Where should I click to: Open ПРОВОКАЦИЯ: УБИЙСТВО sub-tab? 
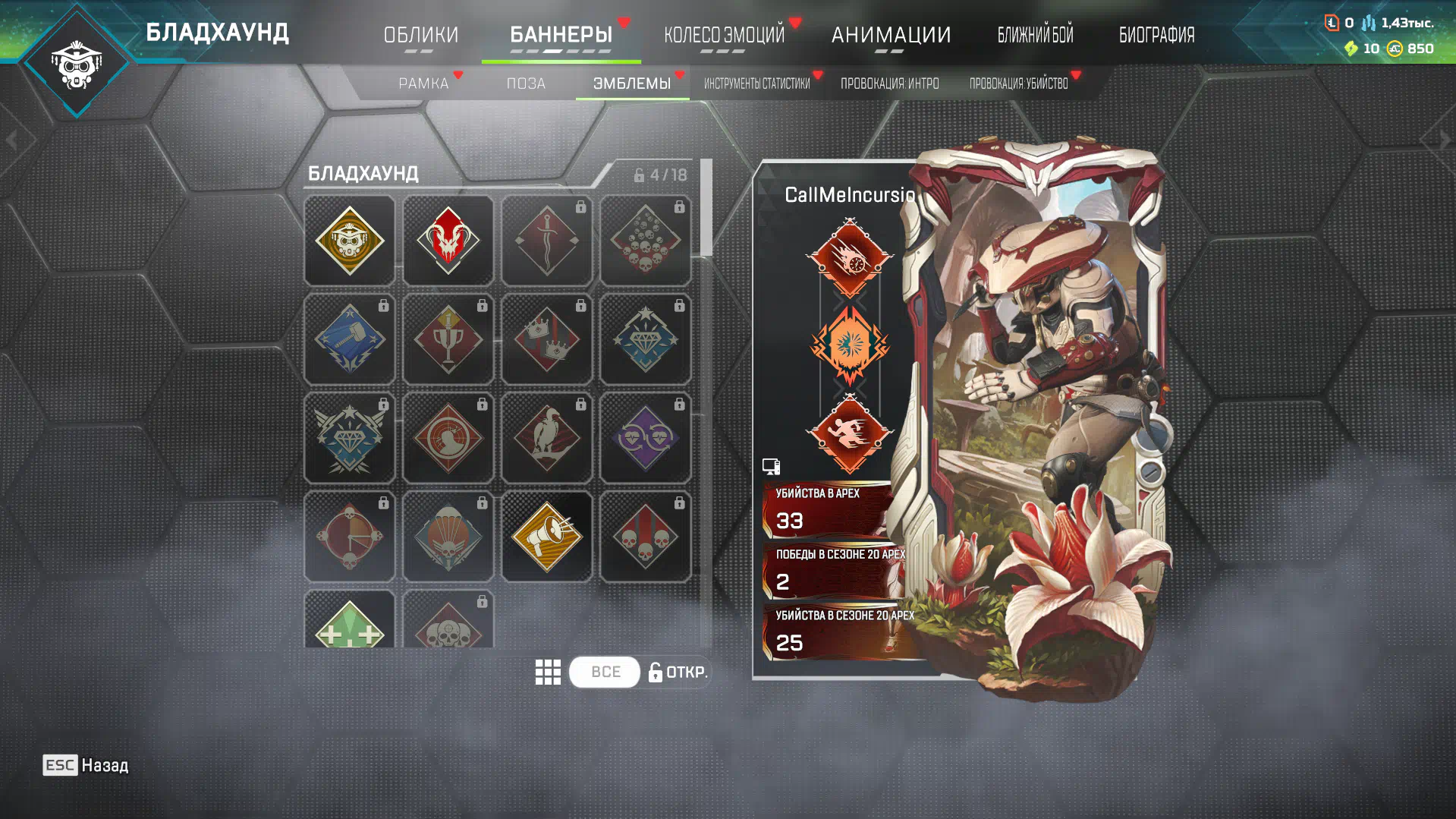(x=1018, y=83)
